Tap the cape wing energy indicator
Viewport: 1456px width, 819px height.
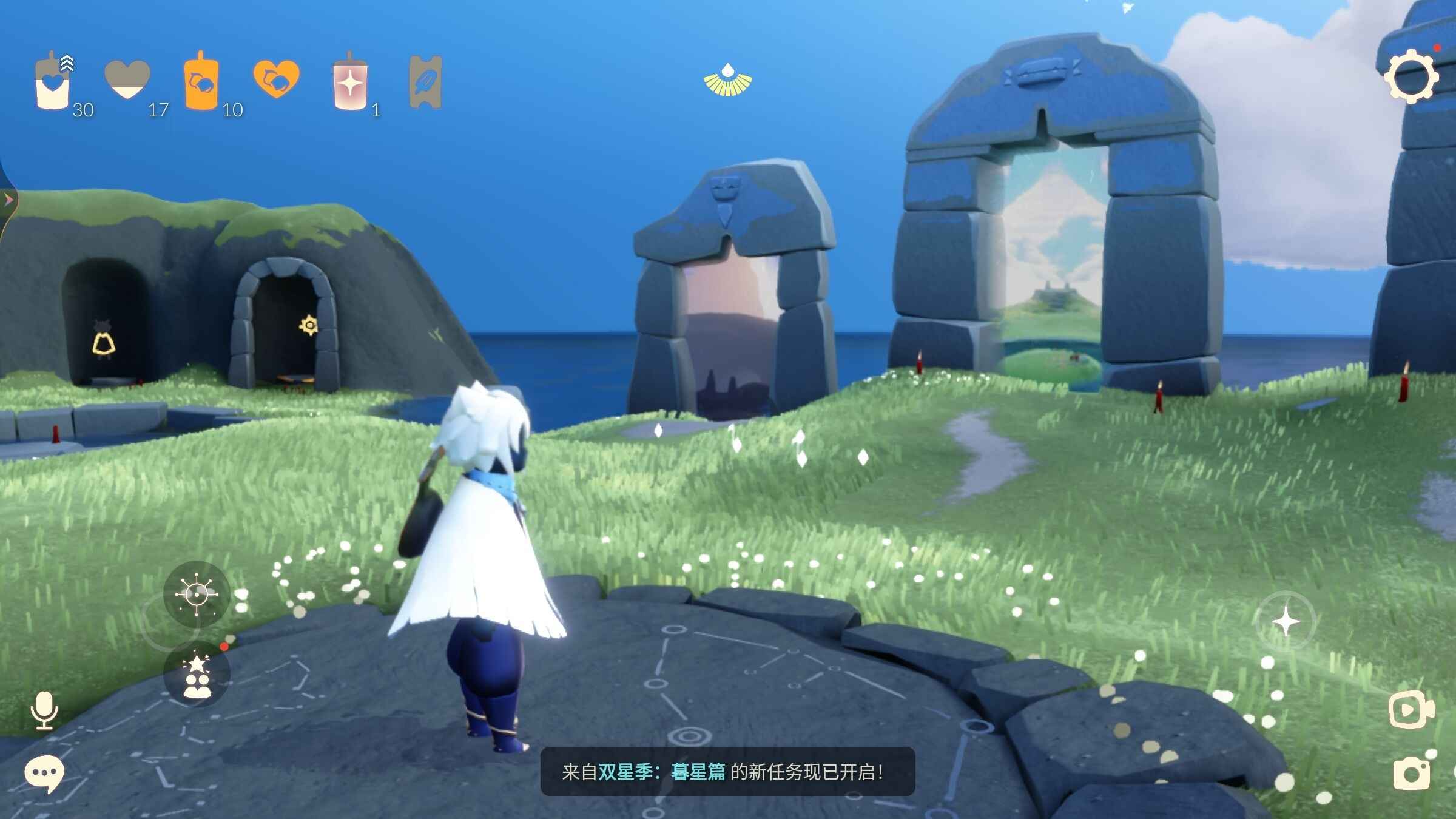(x=727, y=81)
